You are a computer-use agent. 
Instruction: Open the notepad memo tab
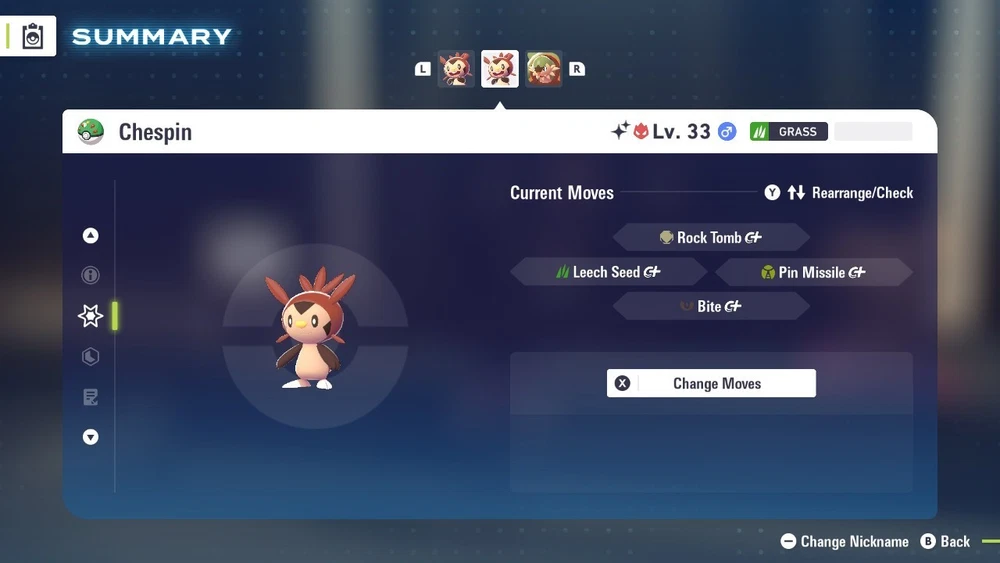point(91,398)
